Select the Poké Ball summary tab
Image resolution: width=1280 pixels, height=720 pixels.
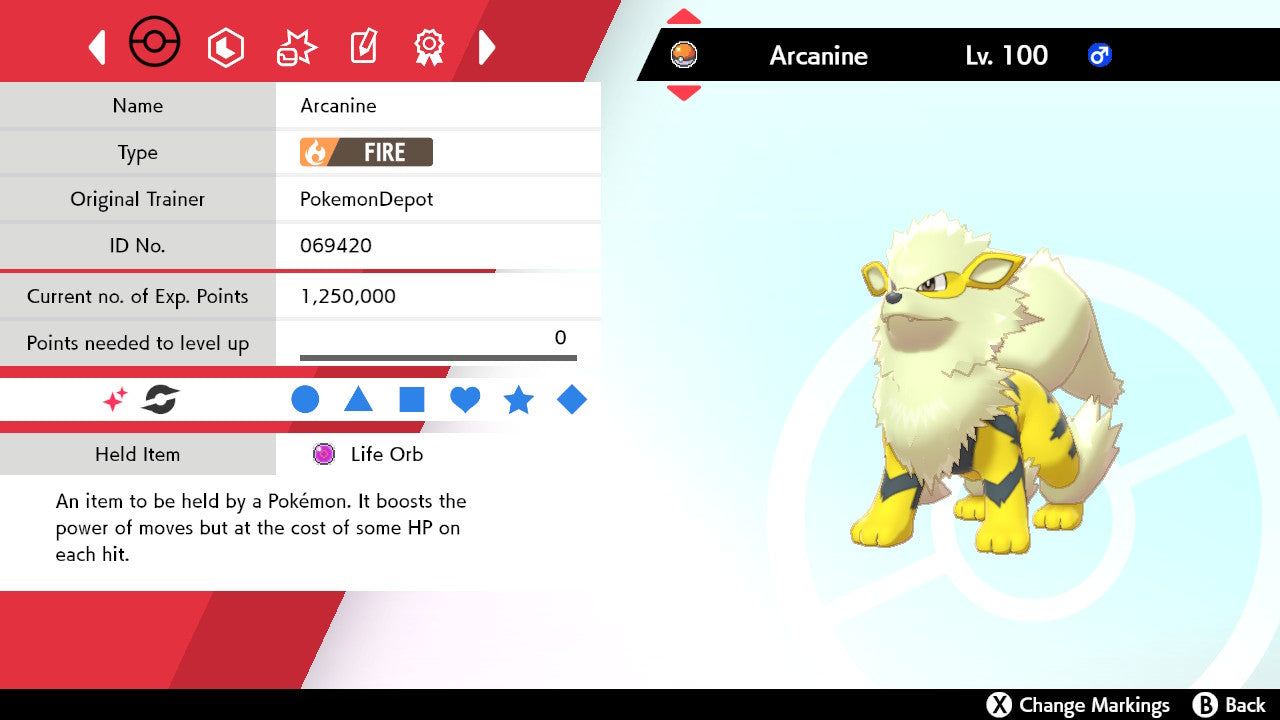(155, 44)
